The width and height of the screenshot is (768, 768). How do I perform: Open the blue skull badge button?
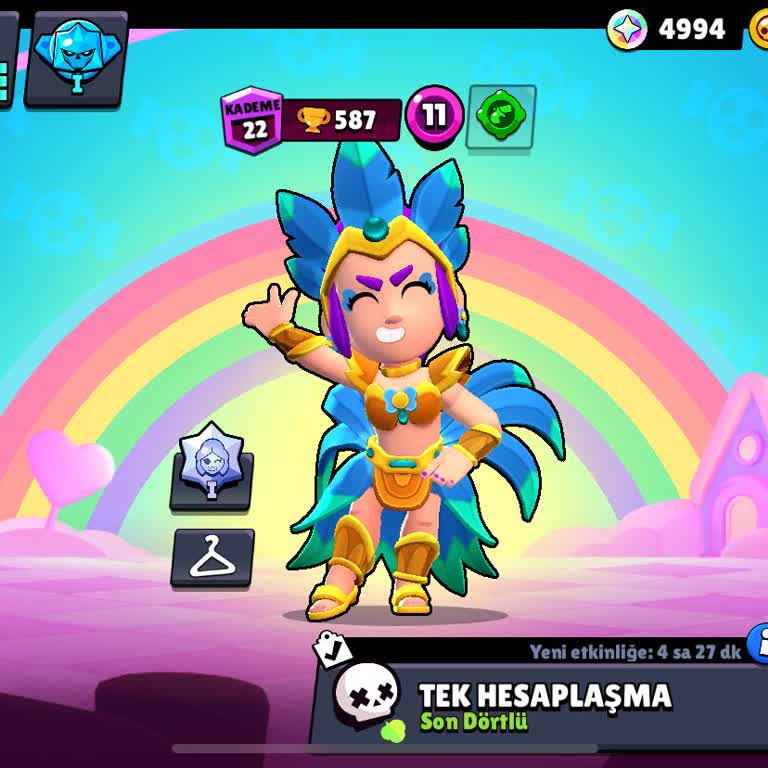76,58
